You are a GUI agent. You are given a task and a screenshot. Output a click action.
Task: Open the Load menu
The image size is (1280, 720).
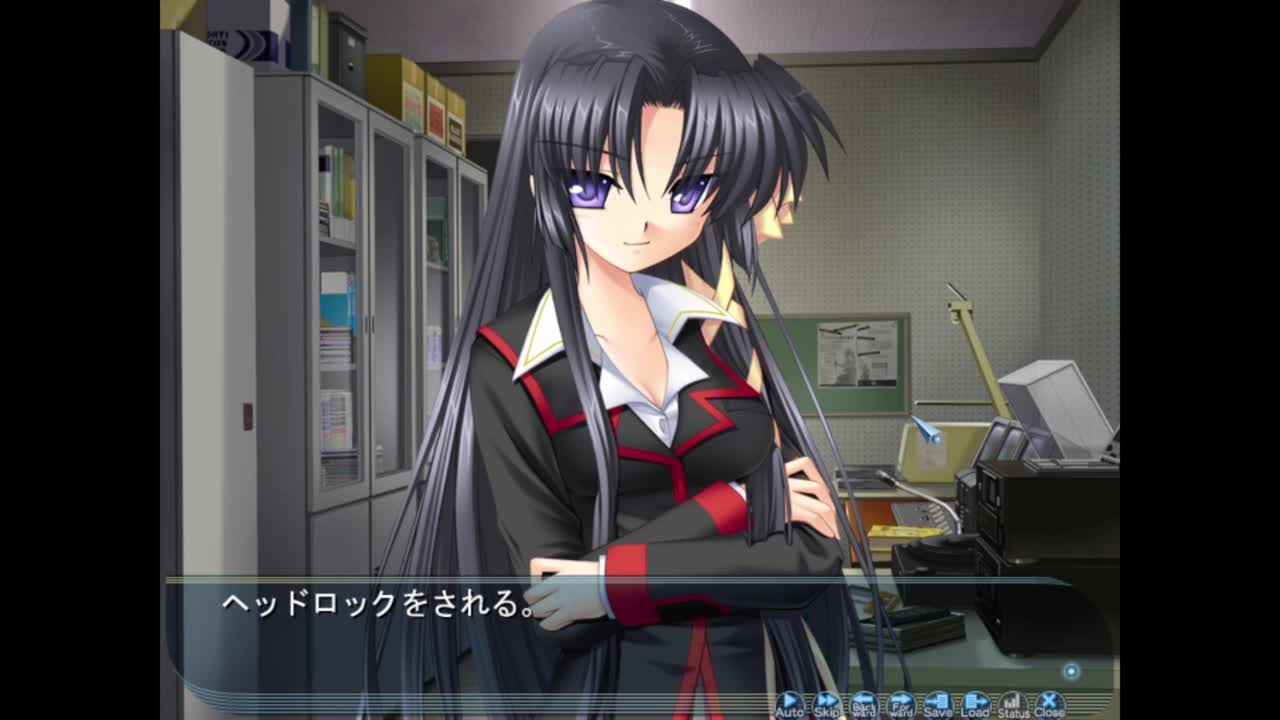(975, 705)
